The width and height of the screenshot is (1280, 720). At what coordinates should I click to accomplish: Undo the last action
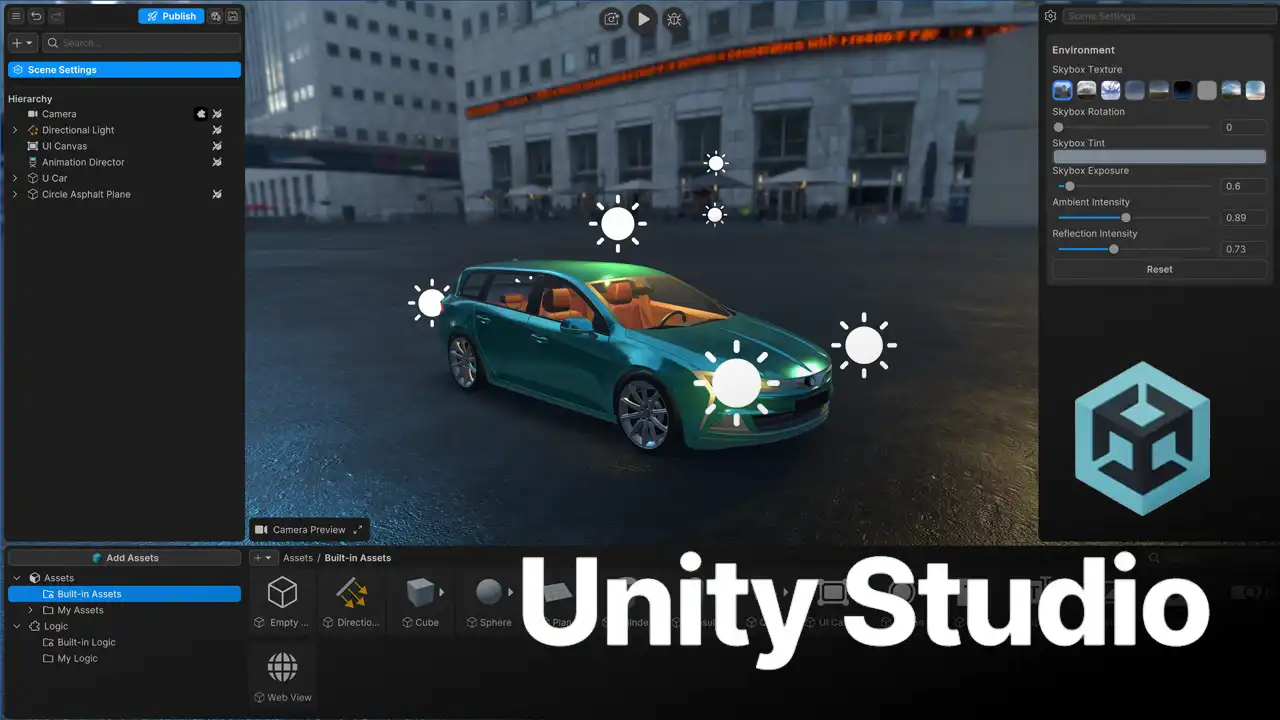point(36,16)
